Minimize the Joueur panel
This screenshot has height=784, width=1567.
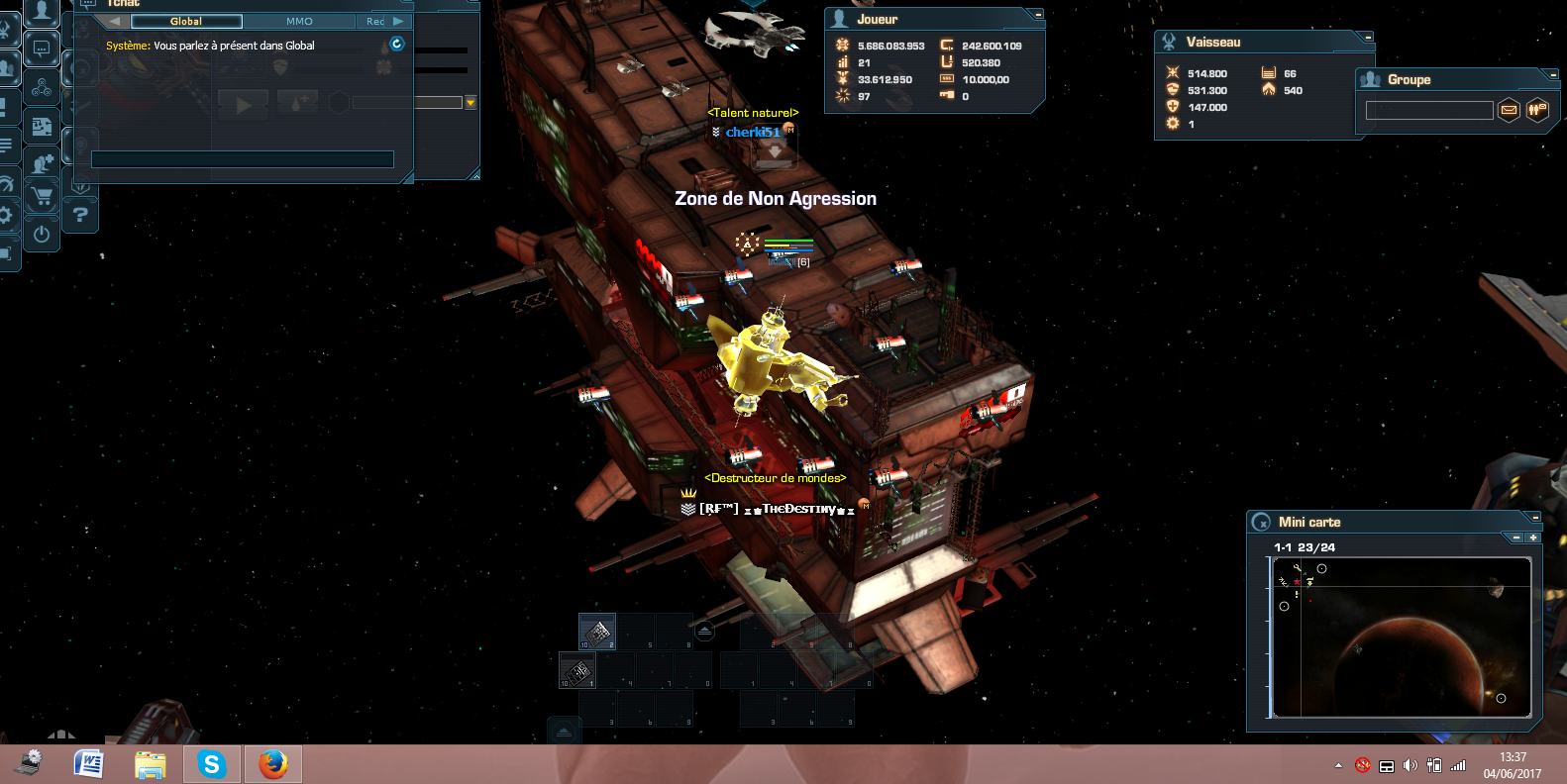click(1037, 15)
